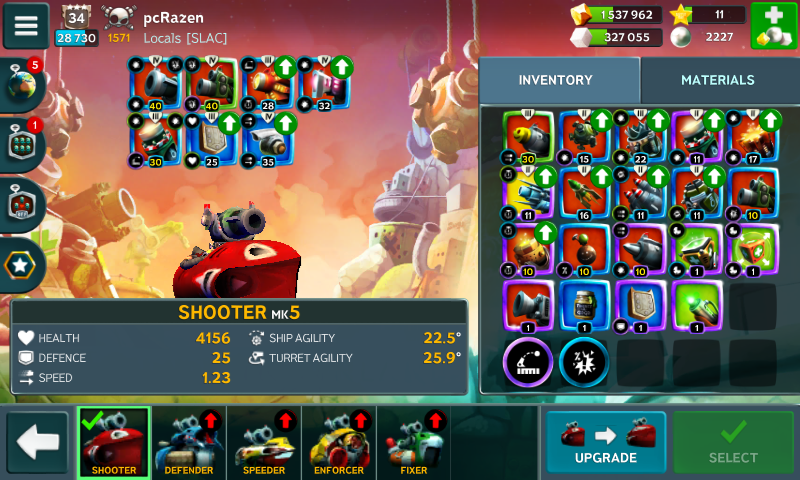800x480 pixels.
Task: Open the pcRazen player profile
Action: pos(175,18)
